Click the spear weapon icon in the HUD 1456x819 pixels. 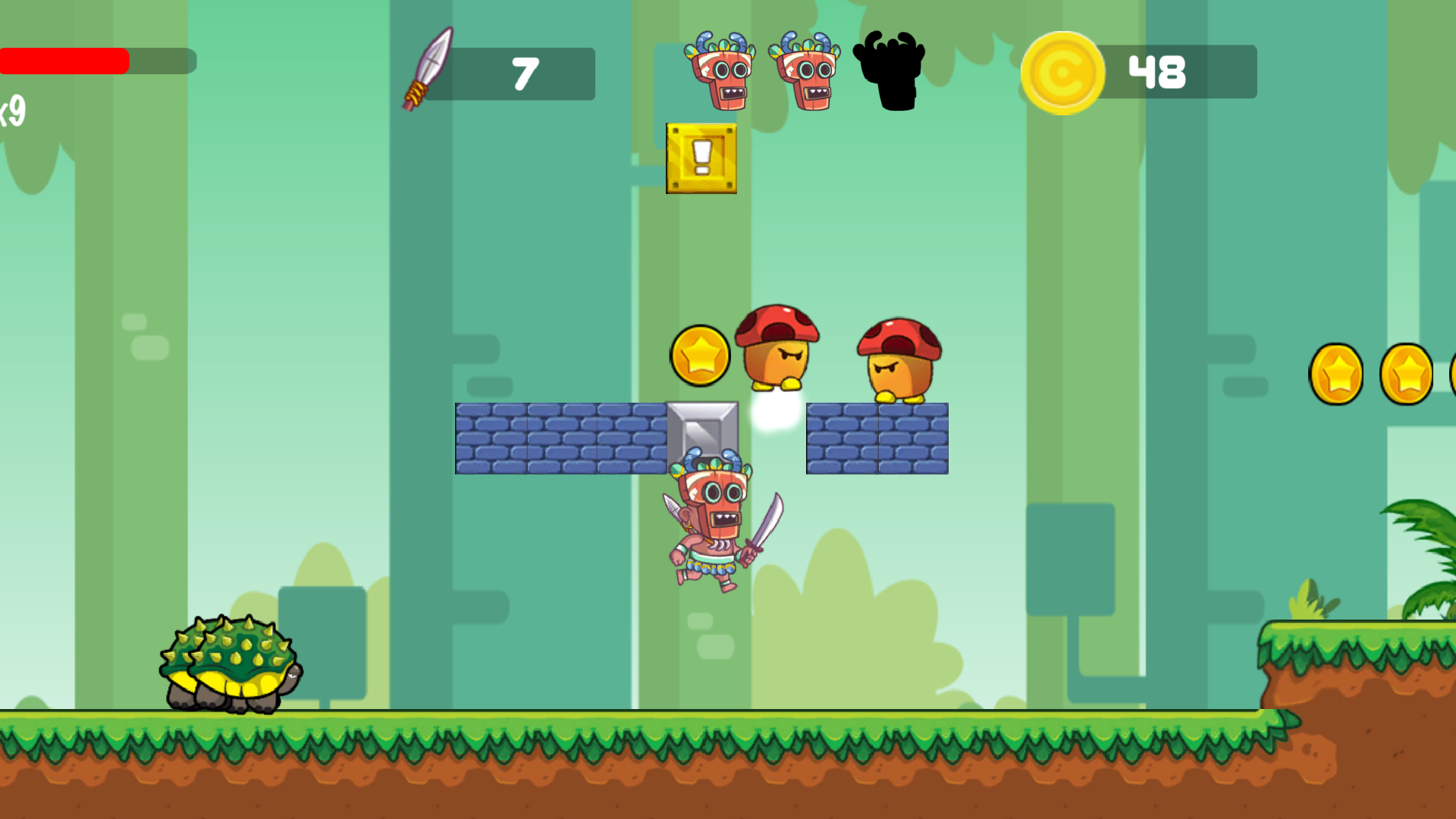[x=428, y=72]
